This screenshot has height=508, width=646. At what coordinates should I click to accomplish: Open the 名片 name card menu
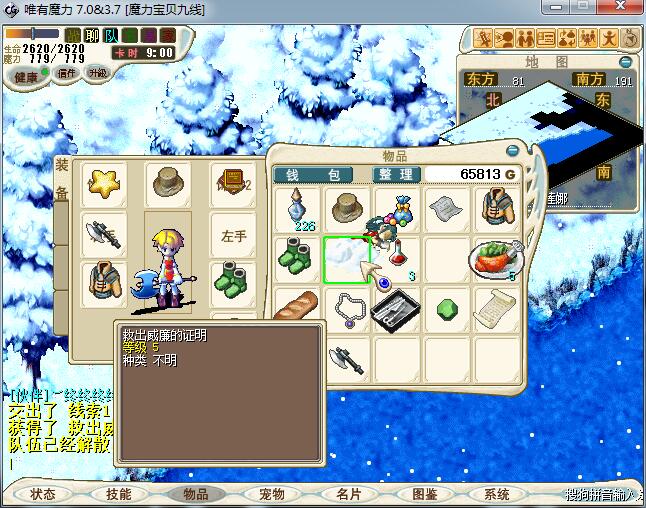[348, 494]
